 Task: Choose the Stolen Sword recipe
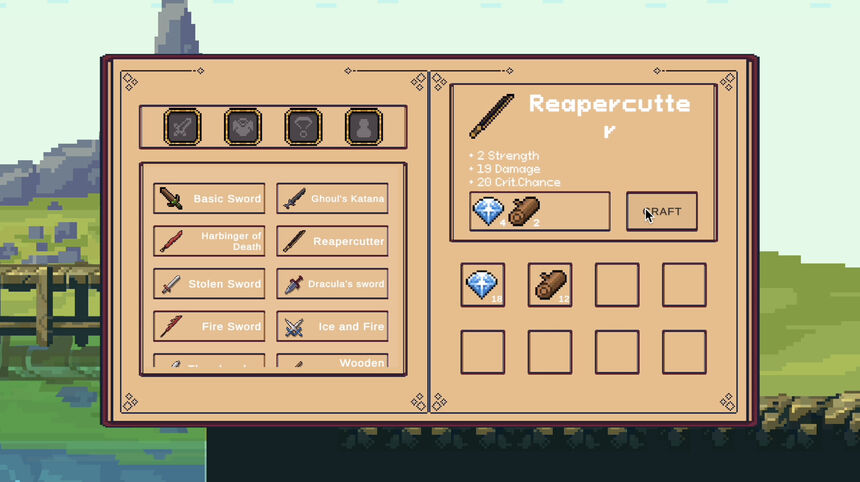coord(209,284)
